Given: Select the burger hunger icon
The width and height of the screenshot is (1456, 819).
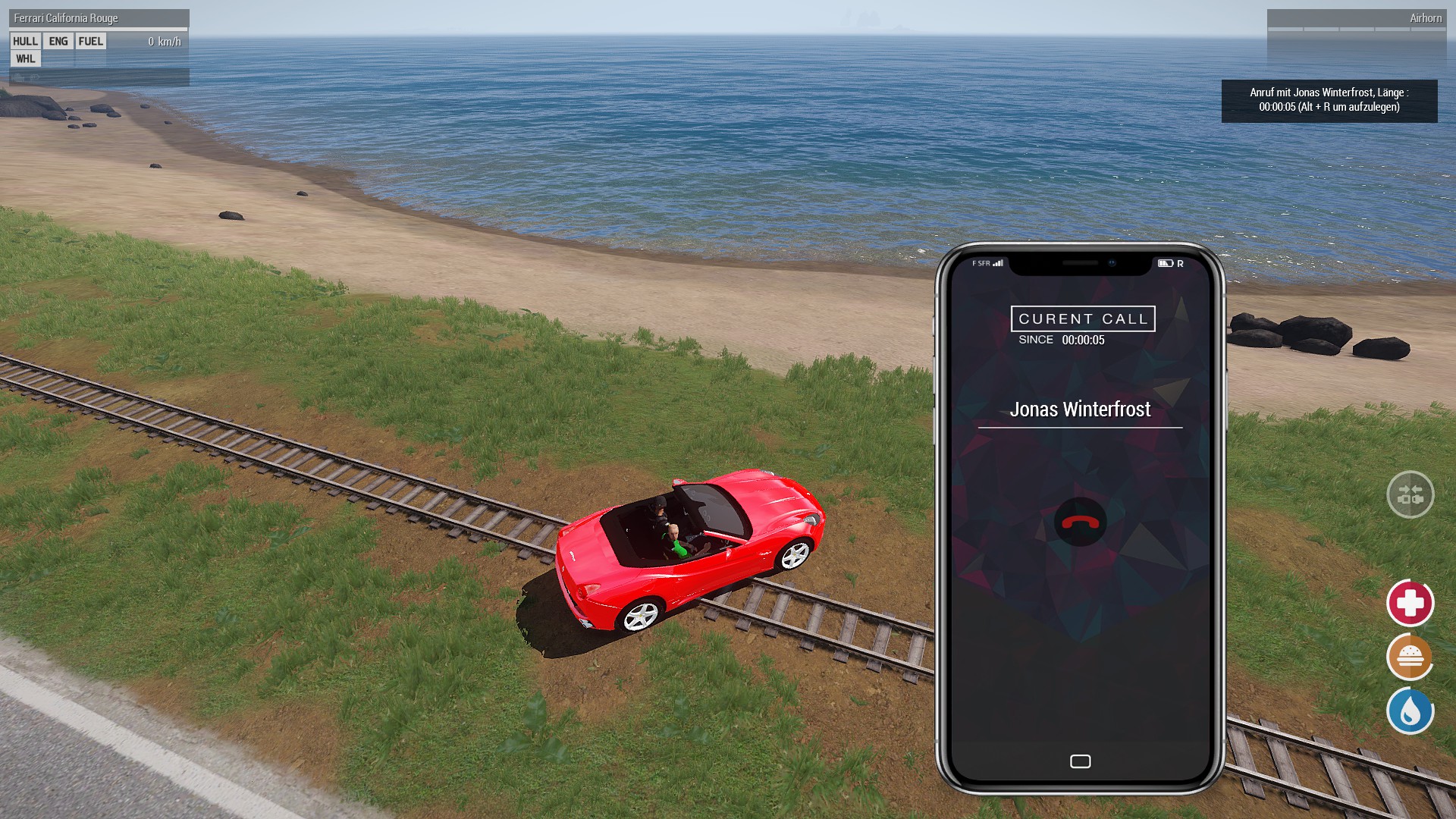Looking at the screenshot, I should point(1410,657).
